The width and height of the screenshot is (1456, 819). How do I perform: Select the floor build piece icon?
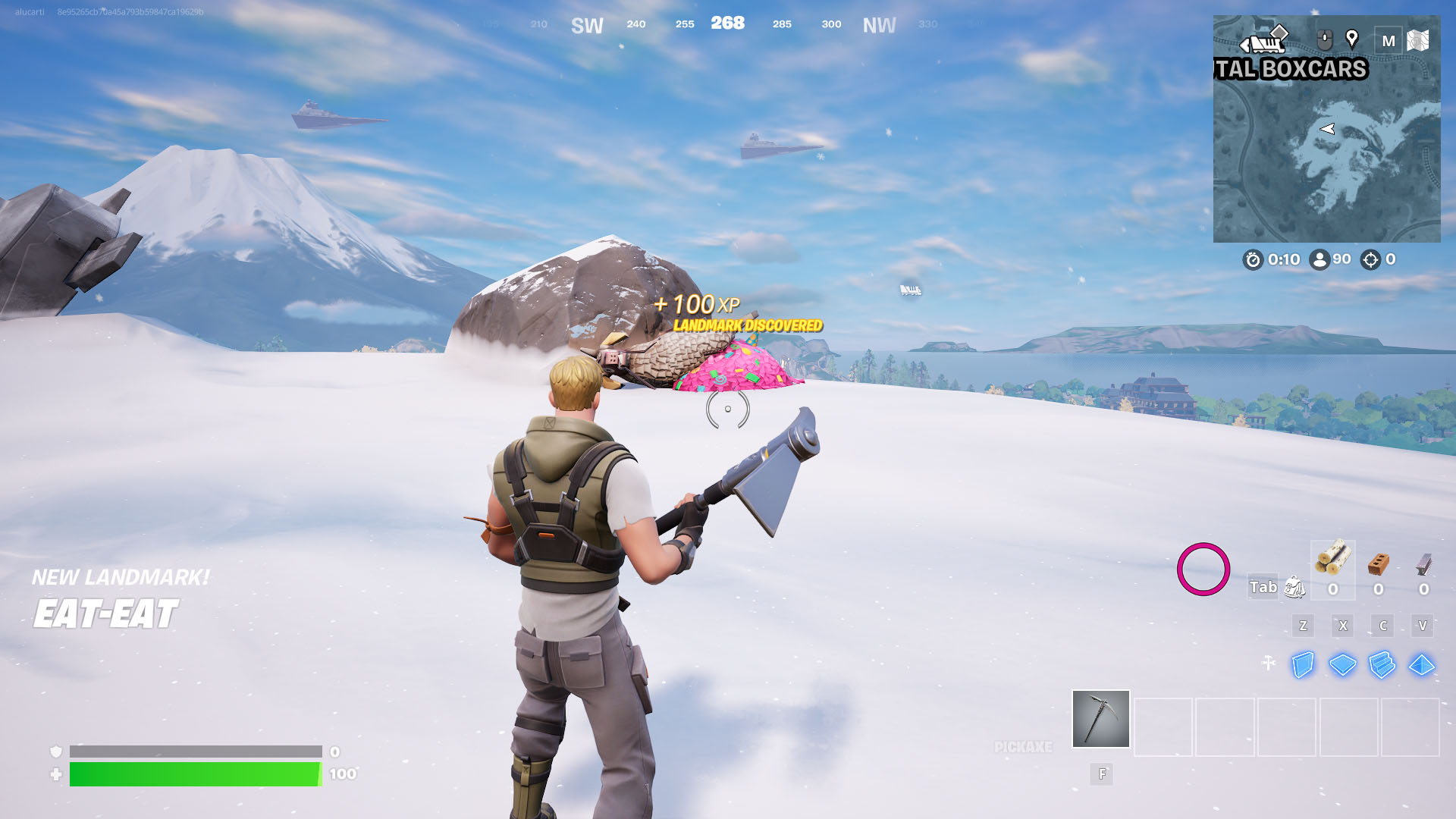[1343, 665]
